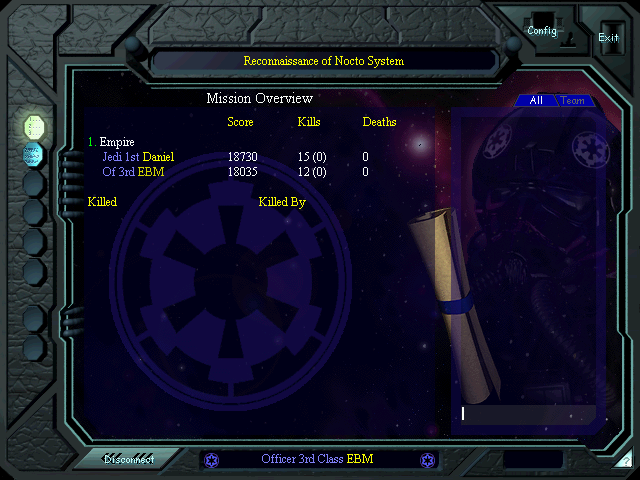The image size is (640, 480).
Task: Open the Config menu
Action: tap(542, 31)
